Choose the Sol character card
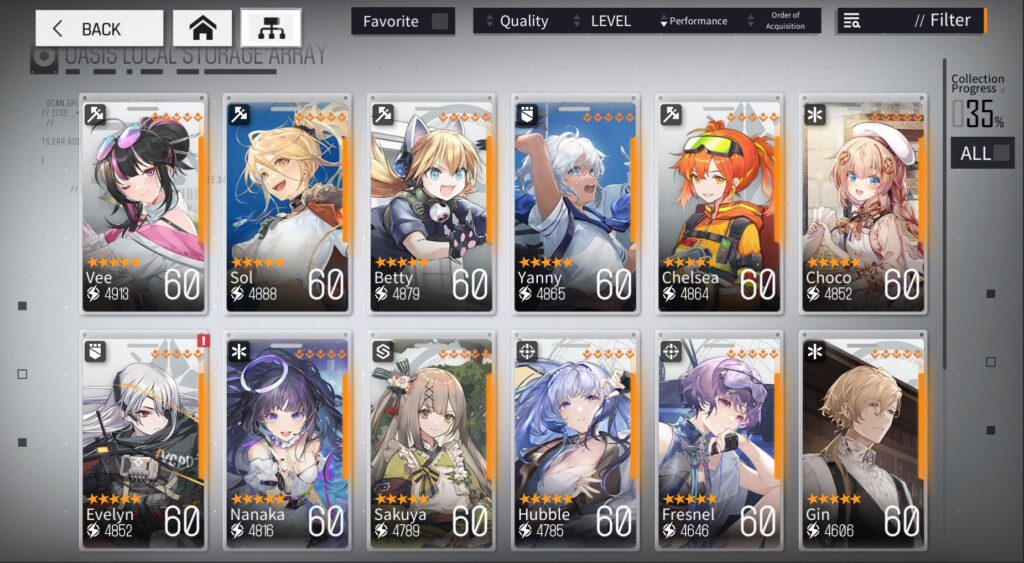Screen dimensions: 1024x563 coord(287,203)
